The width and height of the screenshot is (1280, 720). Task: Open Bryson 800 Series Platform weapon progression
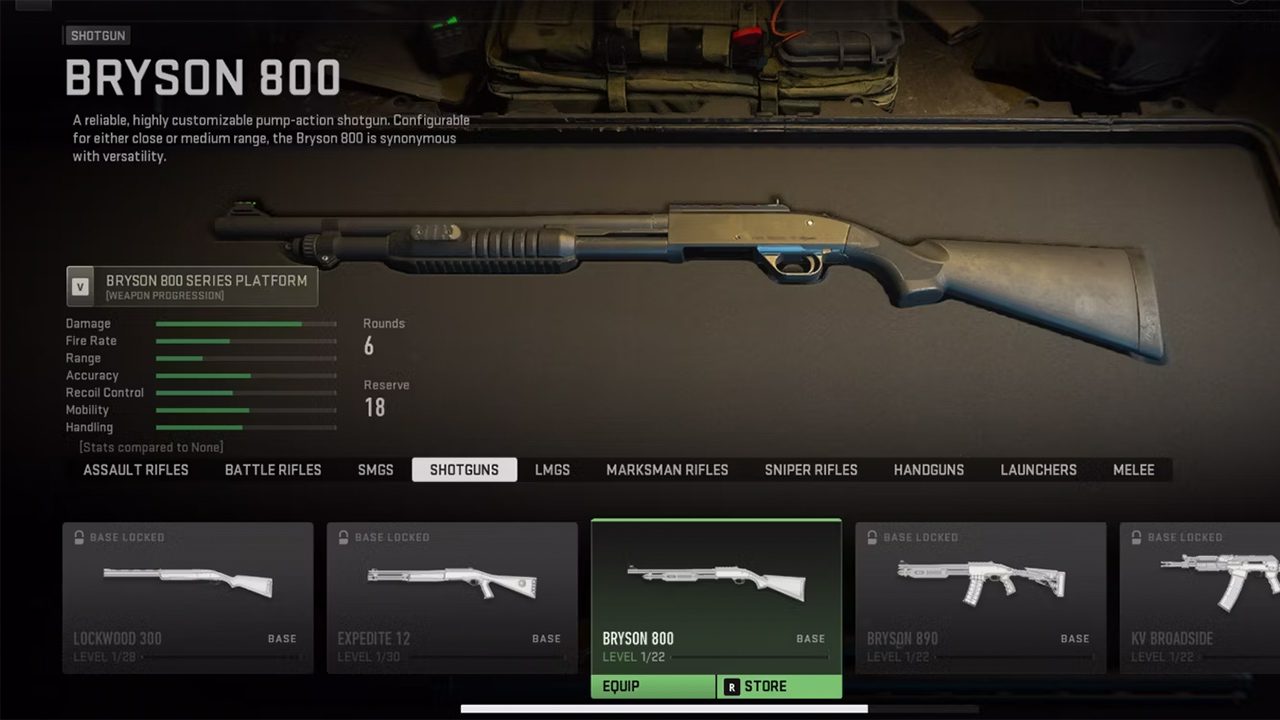(192, 286)
